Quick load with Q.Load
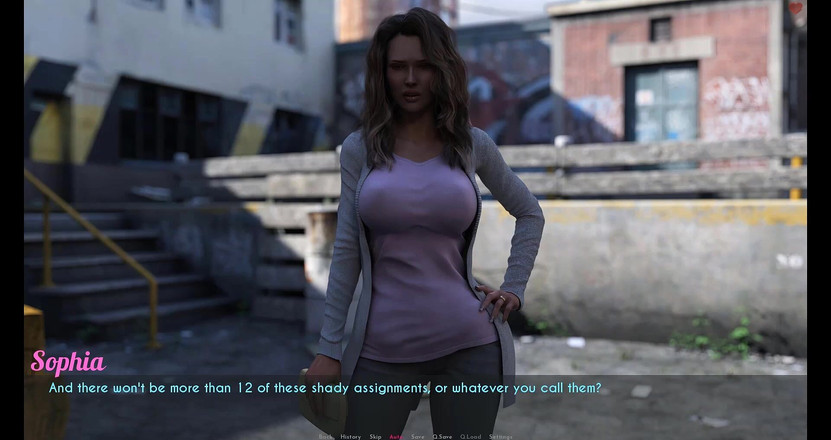Viewport: 831px width, 440px height. pyautogui.click(x=471, y=436)
